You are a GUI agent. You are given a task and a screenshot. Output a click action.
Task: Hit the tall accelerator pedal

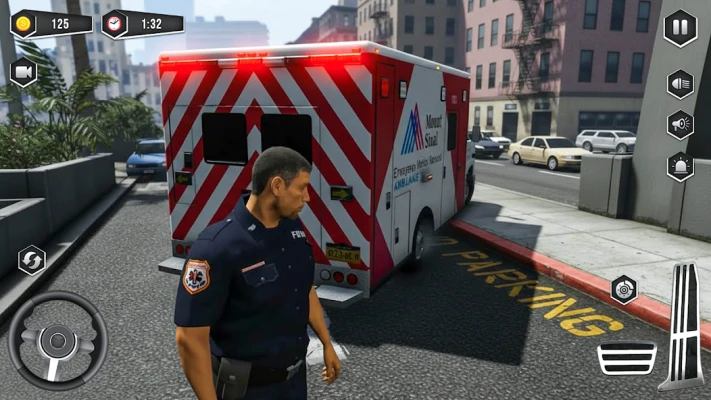click(x=684, y=325)
